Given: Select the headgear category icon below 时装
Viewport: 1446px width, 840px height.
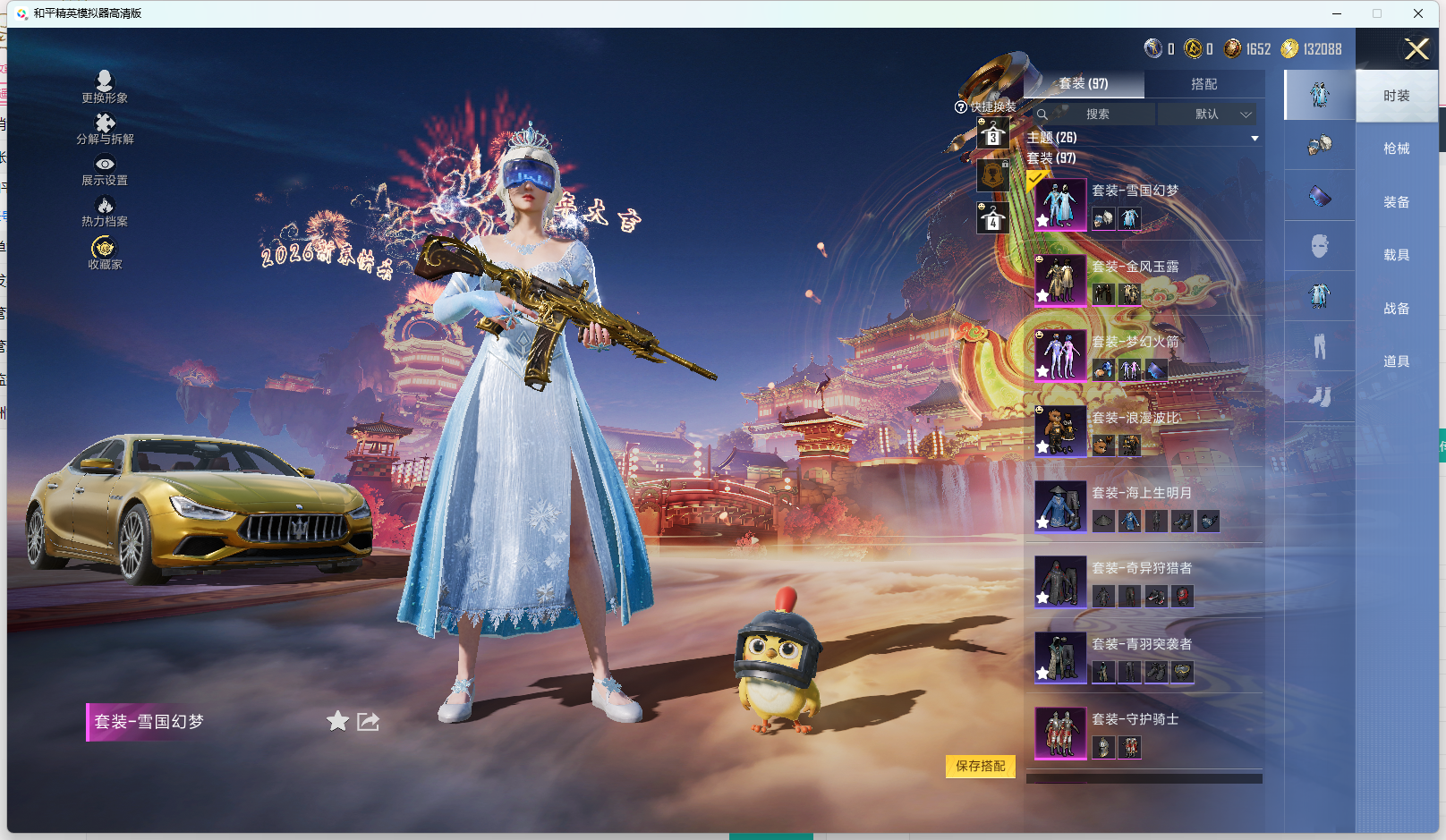Looking at the screenshot, I should pos(1318,145).
